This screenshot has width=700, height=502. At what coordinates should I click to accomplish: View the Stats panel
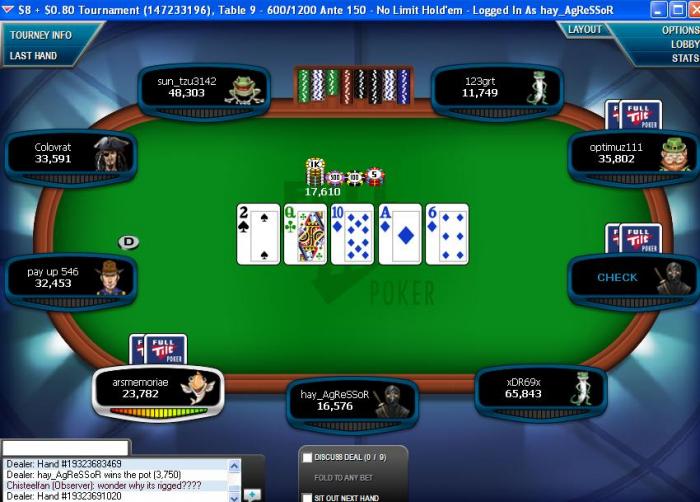point(685,58)
